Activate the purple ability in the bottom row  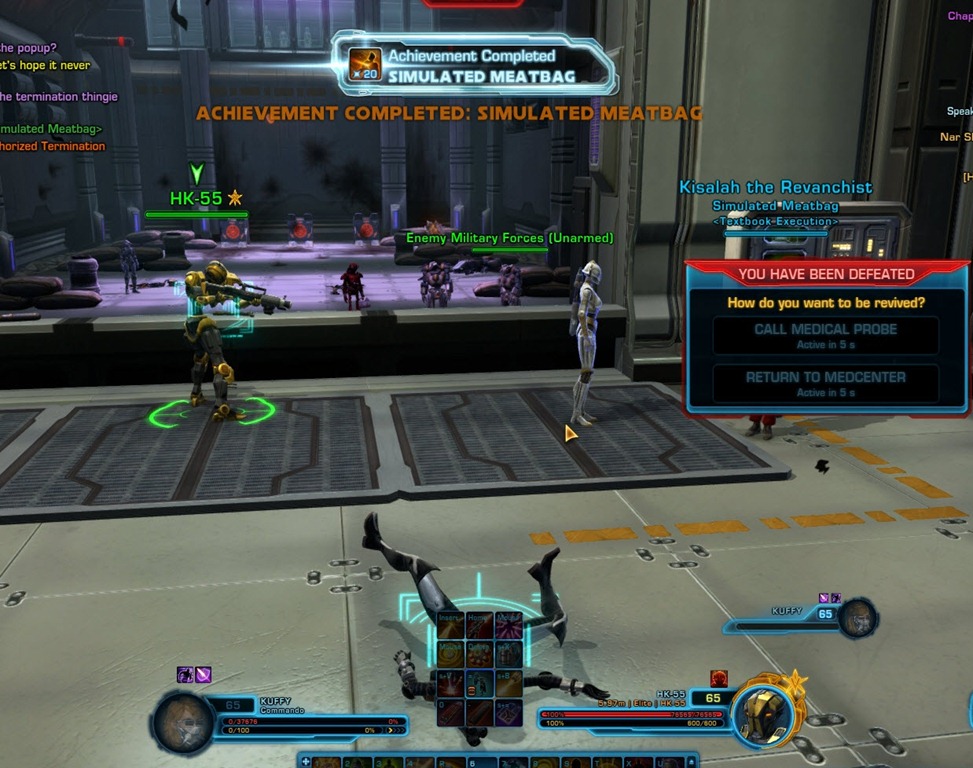coord(509,713)
